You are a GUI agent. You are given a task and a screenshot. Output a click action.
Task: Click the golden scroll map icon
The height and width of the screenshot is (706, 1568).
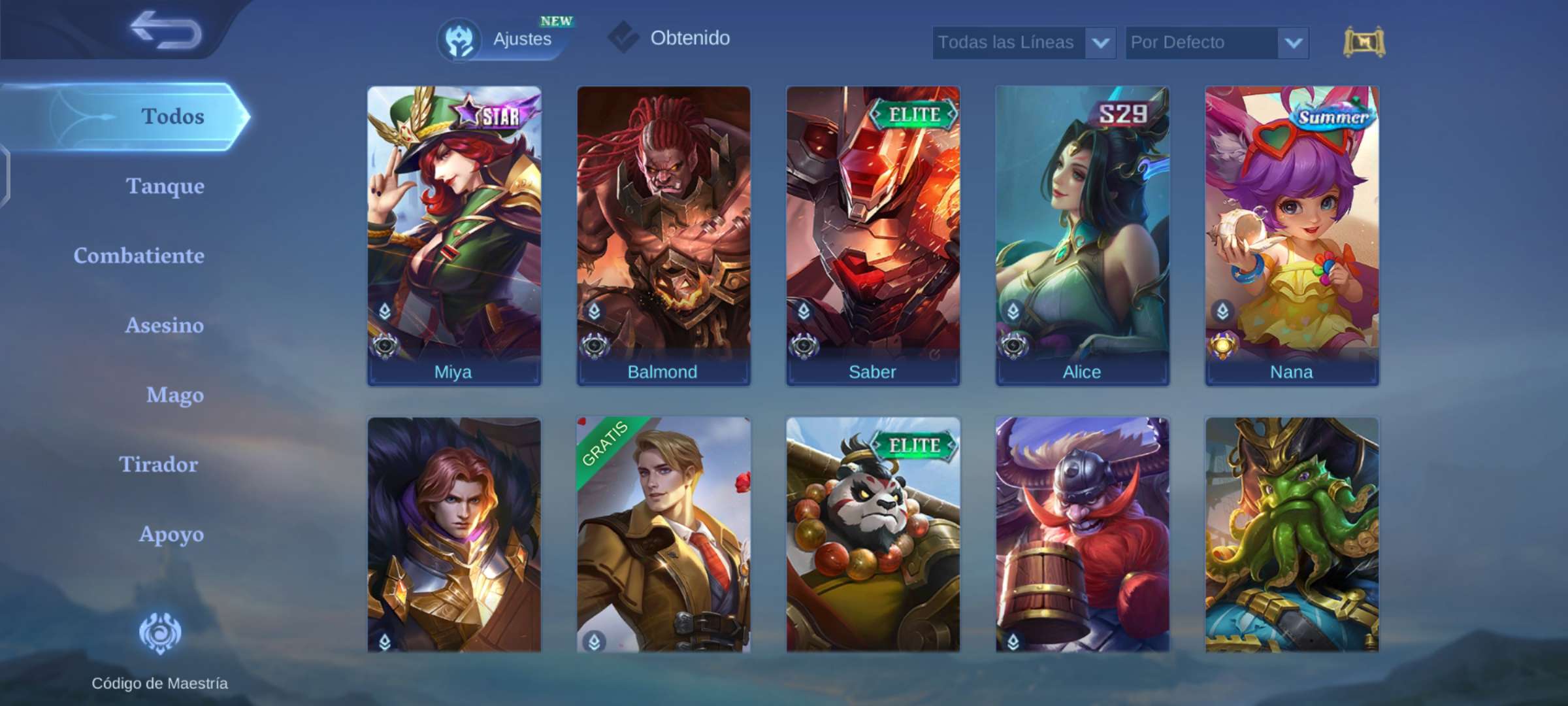(x=1364, y=43)
